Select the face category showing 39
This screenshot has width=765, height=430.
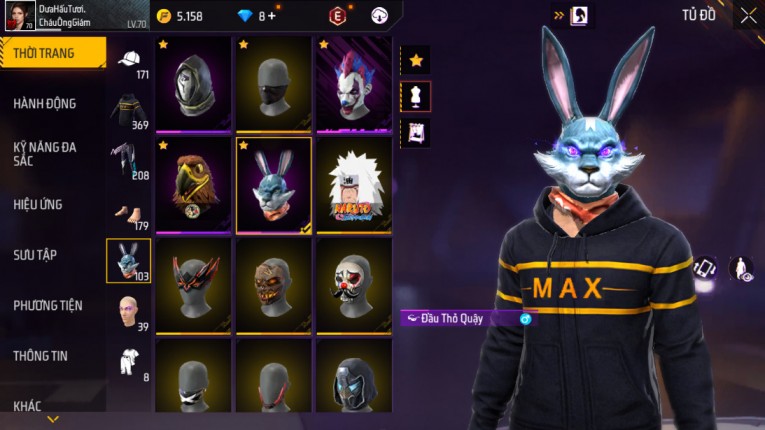[x=129, y=310]
